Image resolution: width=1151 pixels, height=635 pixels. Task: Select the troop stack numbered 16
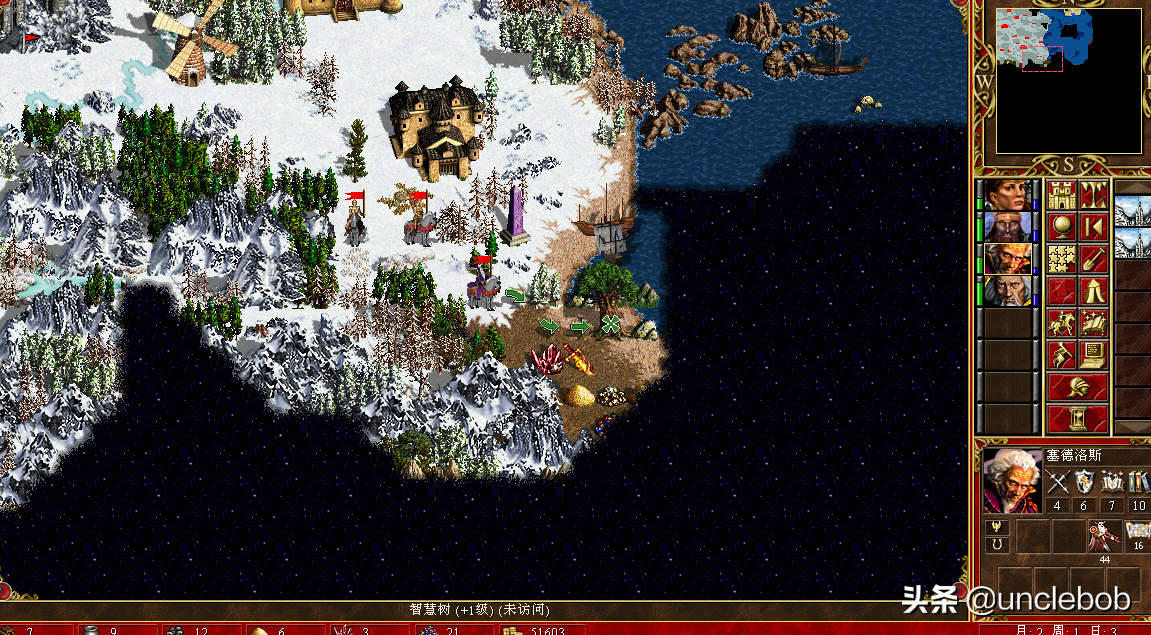(x=1137, y=536)
